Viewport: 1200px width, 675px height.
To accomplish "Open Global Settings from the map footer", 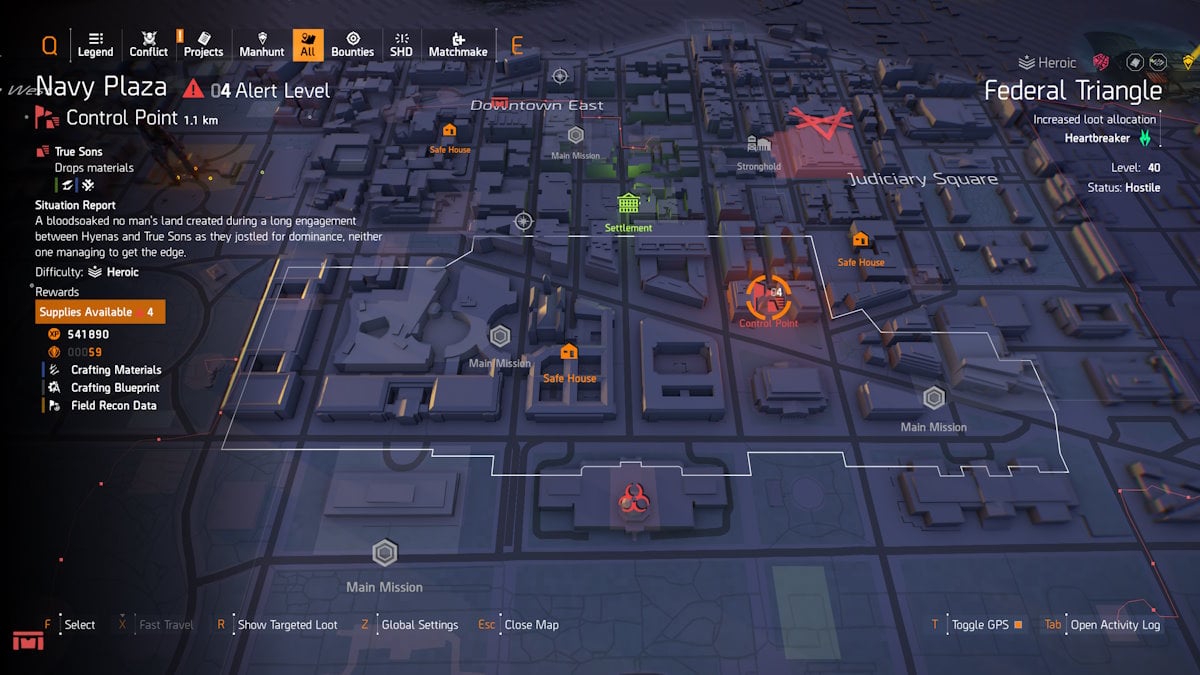I will click(419, 625).
